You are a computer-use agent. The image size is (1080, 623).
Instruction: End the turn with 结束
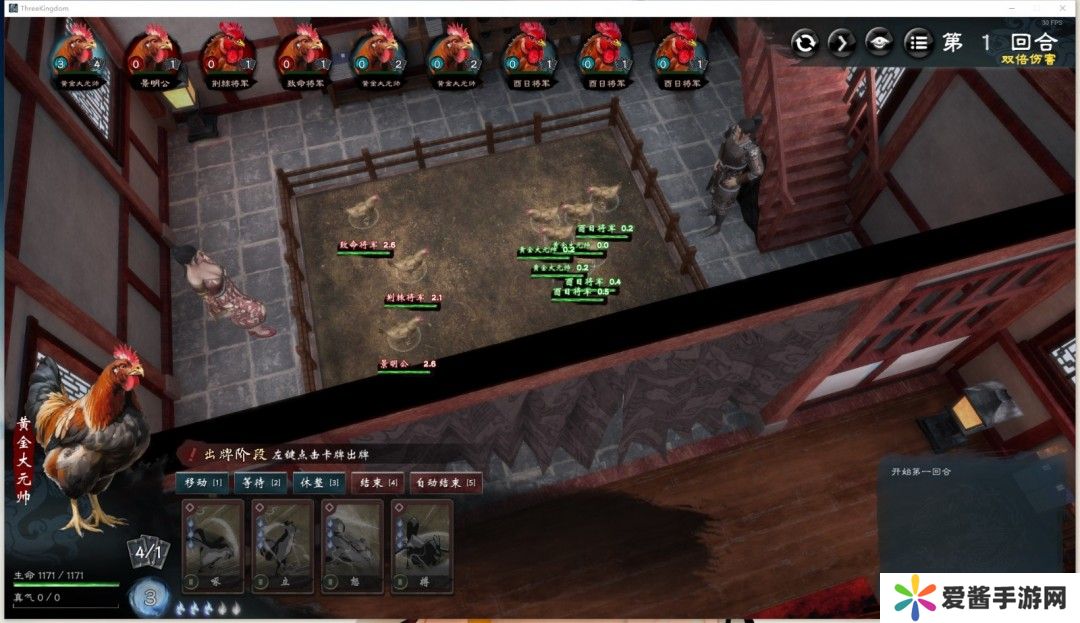pyautogui.click(x=378, y=483)
